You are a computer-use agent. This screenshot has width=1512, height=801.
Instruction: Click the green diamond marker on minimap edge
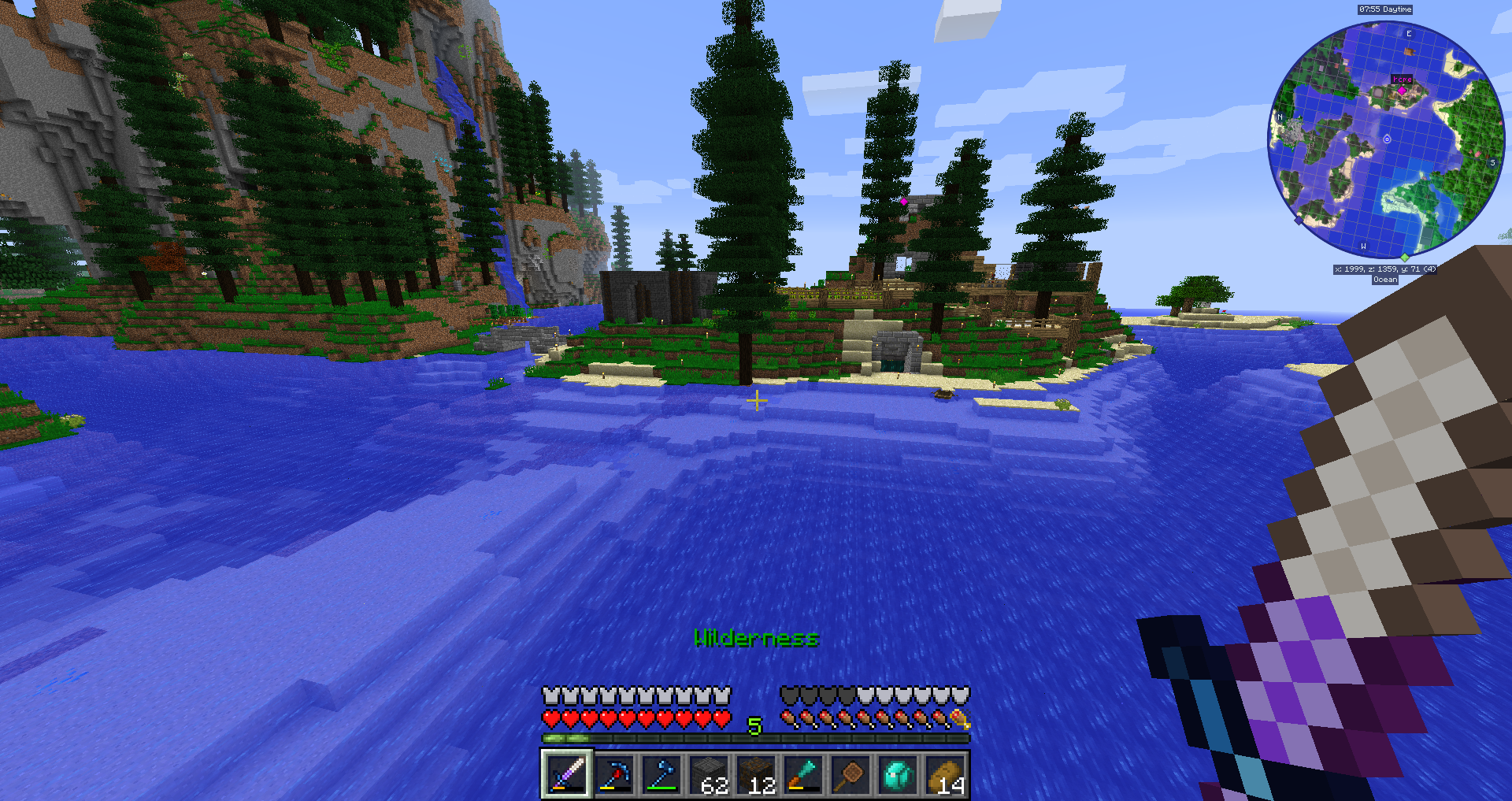click(1404, 257)
